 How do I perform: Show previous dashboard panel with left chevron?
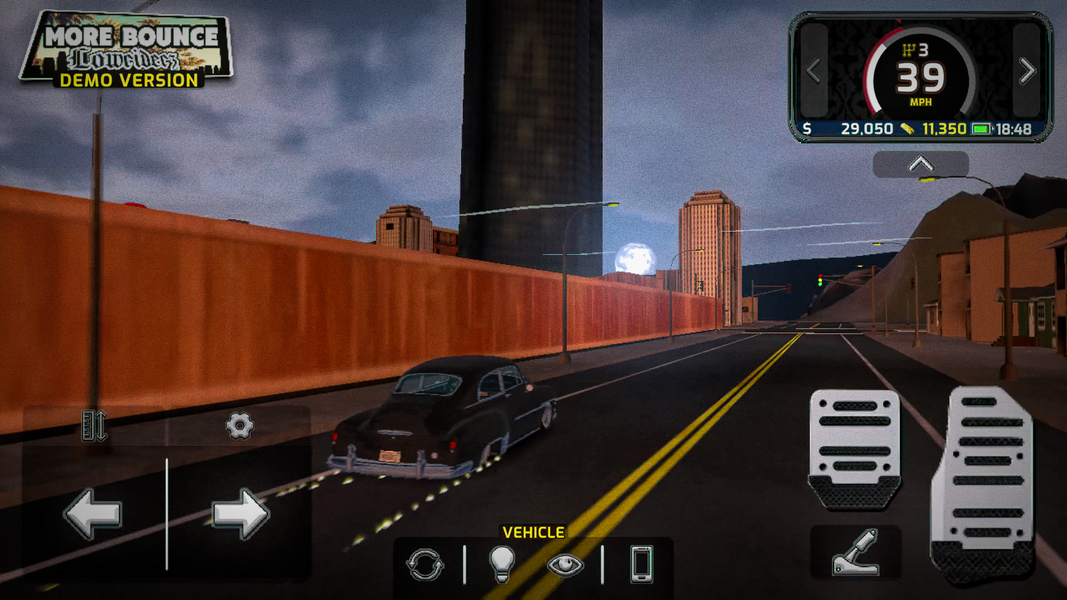coord(814,71)
